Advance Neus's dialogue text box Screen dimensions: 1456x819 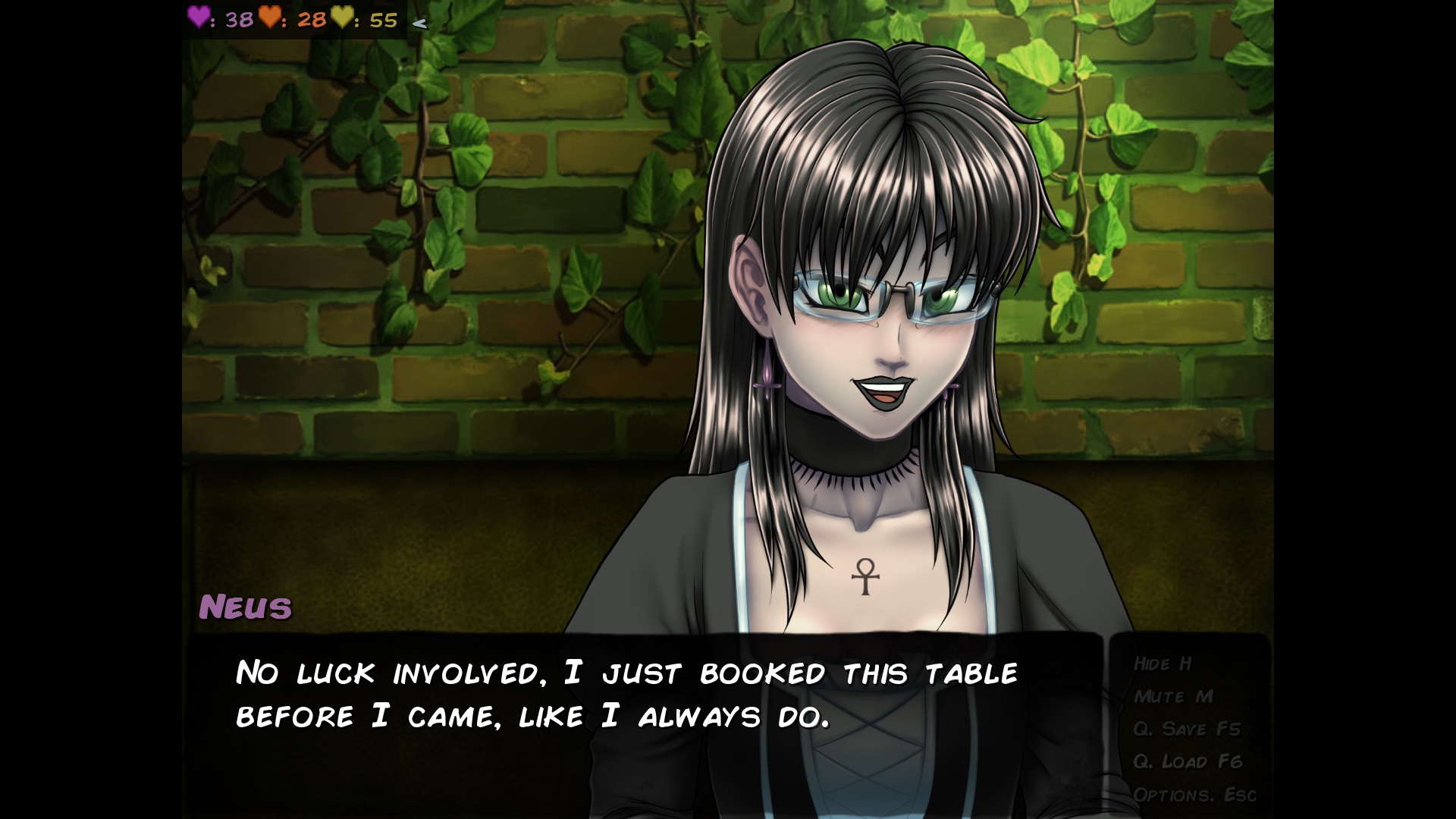click(645, 720)
